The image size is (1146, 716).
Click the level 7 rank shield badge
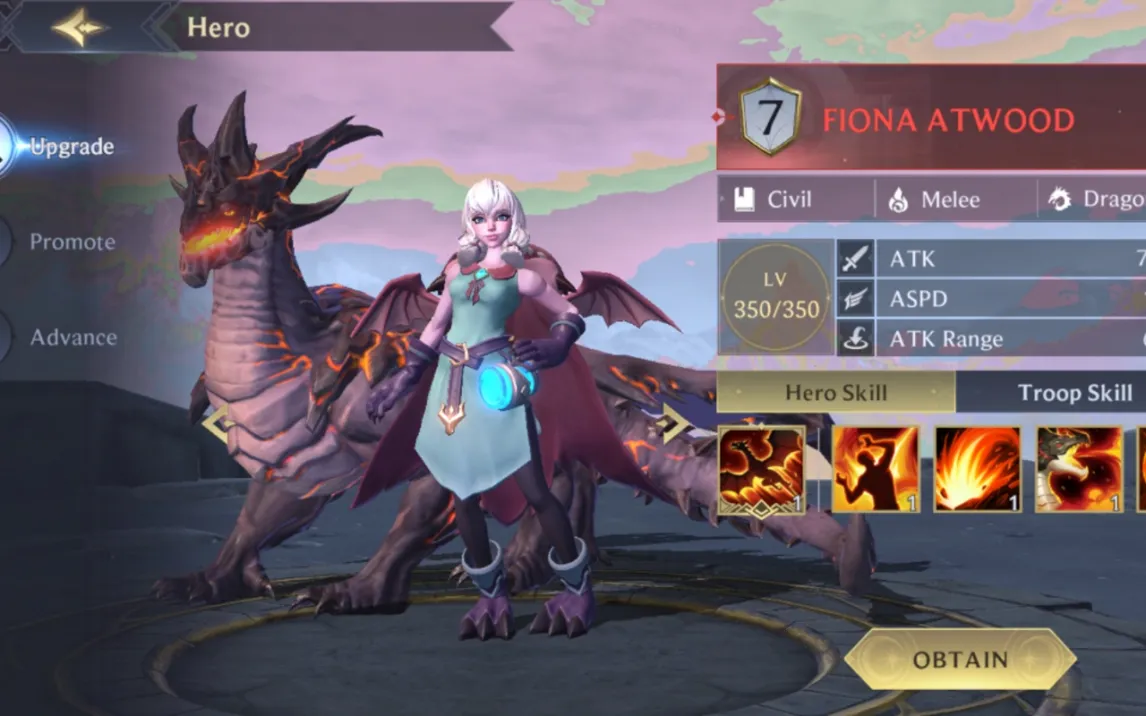770,118
